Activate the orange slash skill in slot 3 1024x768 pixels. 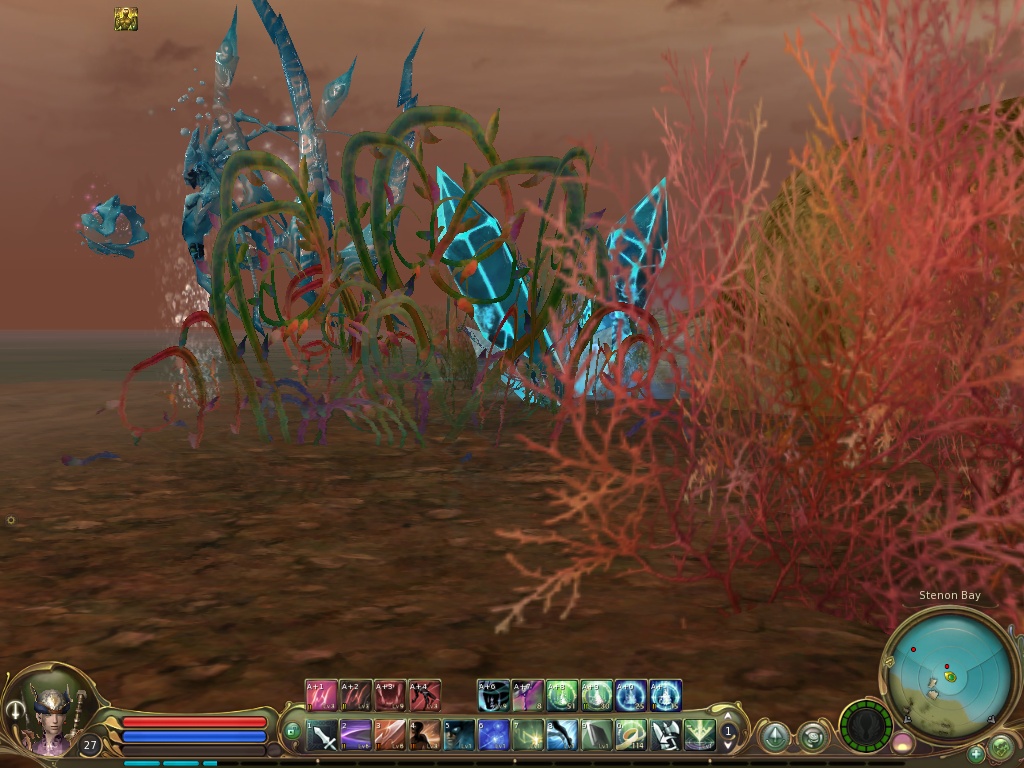(x=390, y=736)
